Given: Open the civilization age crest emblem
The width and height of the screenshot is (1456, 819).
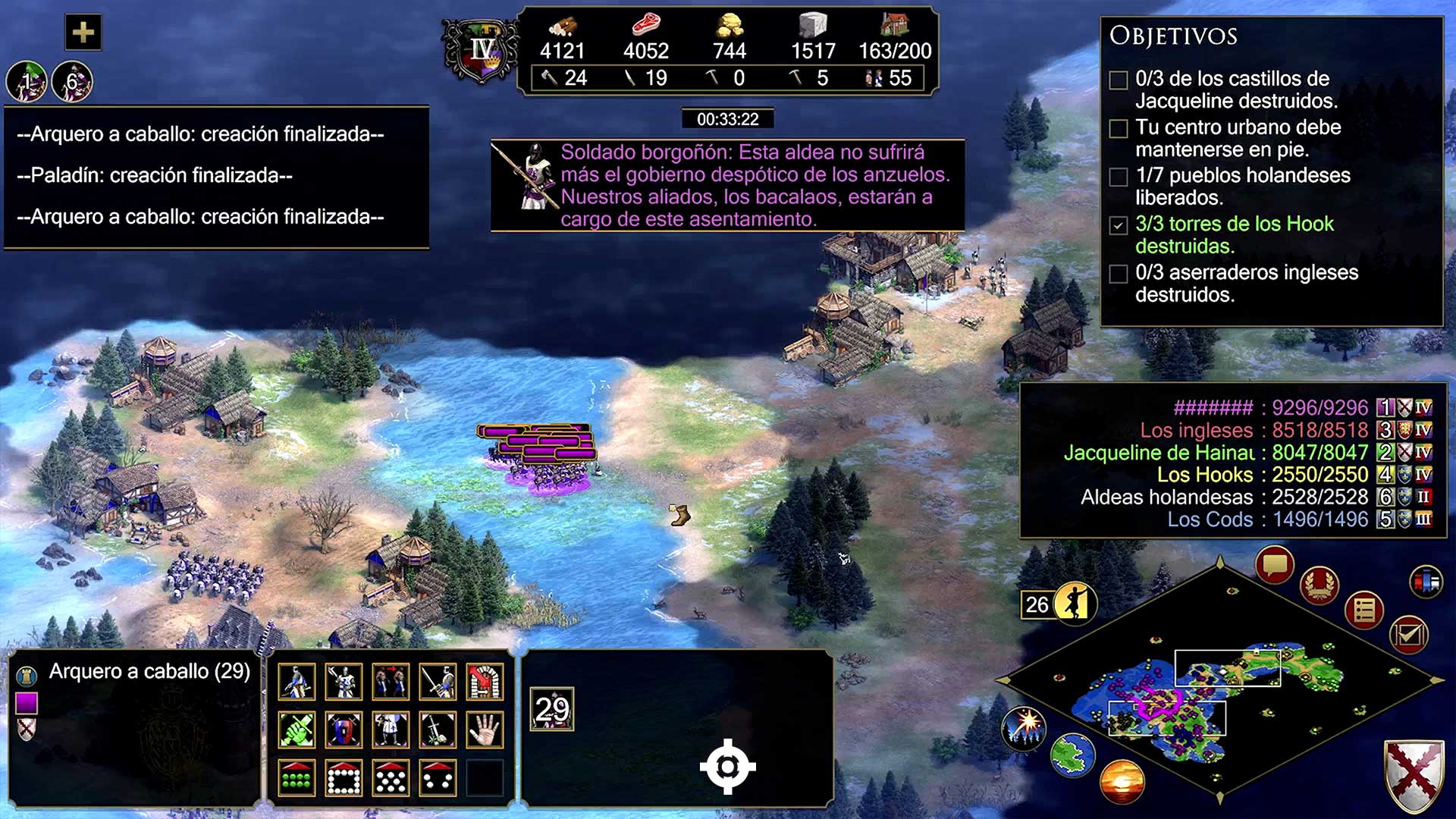Looking at the screenshot, I should coord(481,52).
